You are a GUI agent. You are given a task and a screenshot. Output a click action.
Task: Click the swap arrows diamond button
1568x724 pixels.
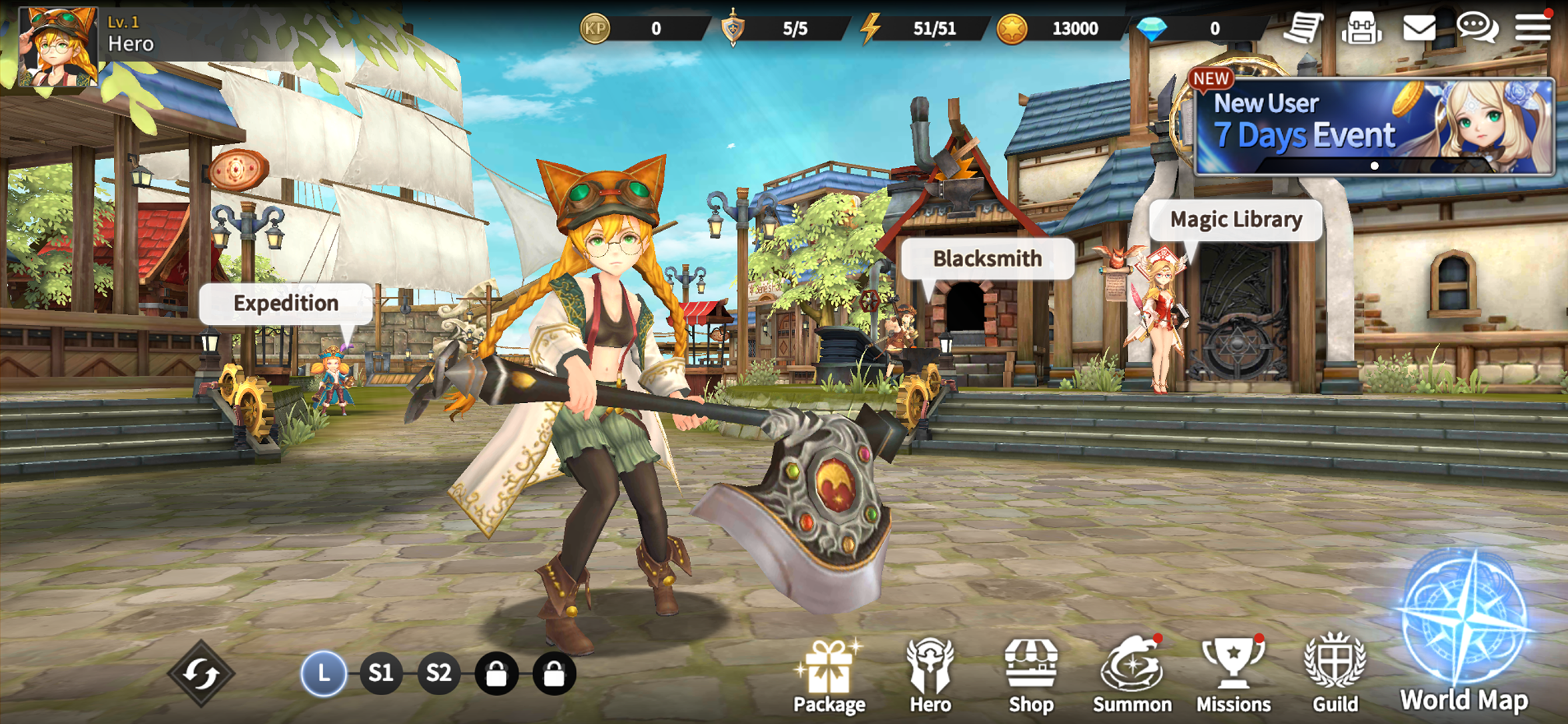tap(201, 673)
